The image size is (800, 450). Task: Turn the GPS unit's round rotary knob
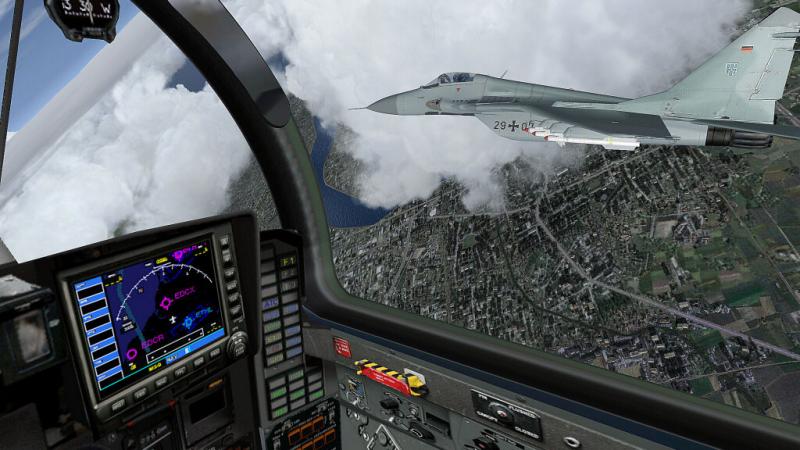click(237, 345)
